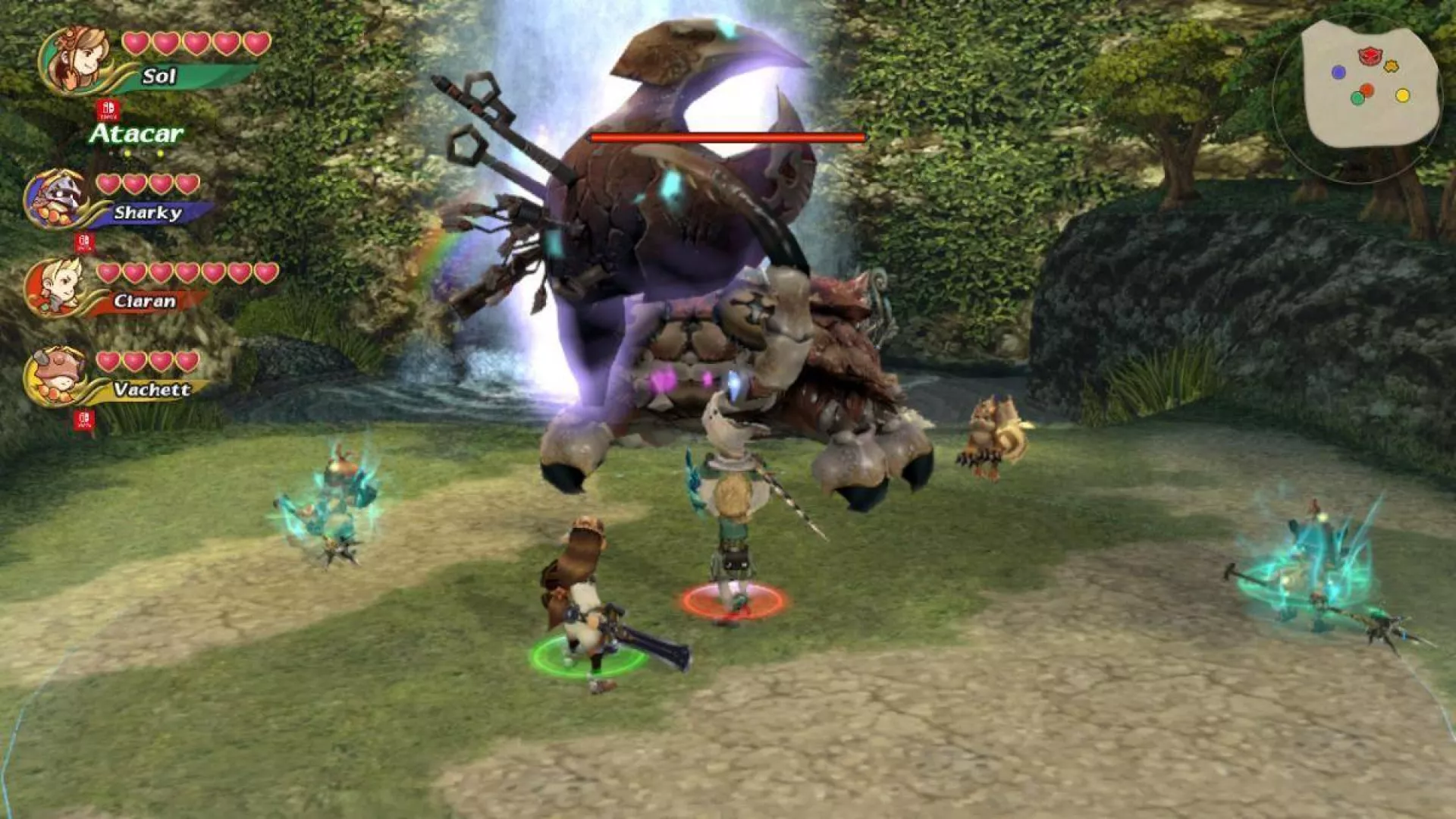Select Vachett's party portrait

56,377
